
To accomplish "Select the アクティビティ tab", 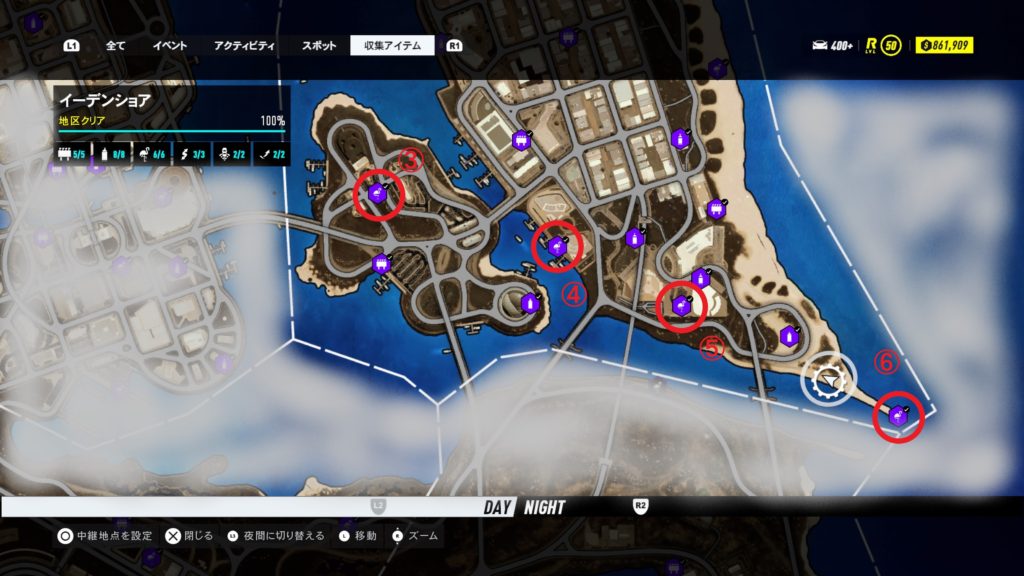I will [x=244, y=45].
